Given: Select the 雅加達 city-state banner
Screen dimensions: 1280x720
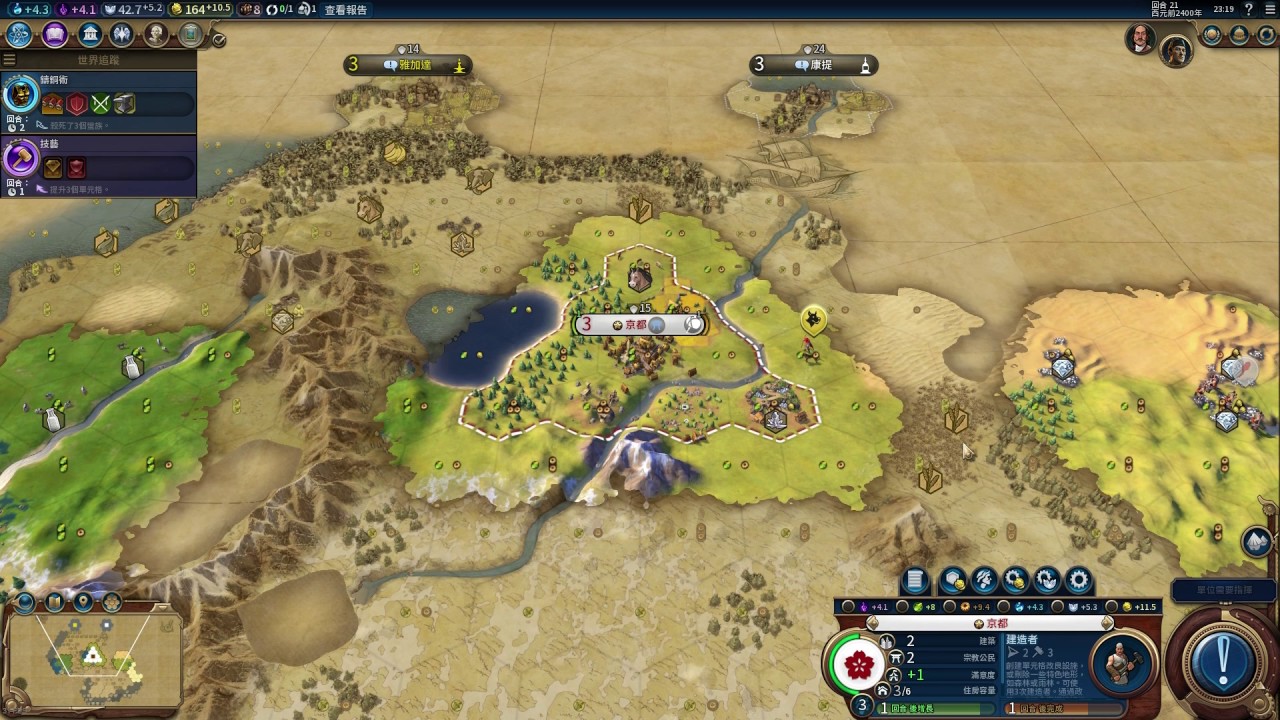Looking at the screenshot, I should [408, 65].
